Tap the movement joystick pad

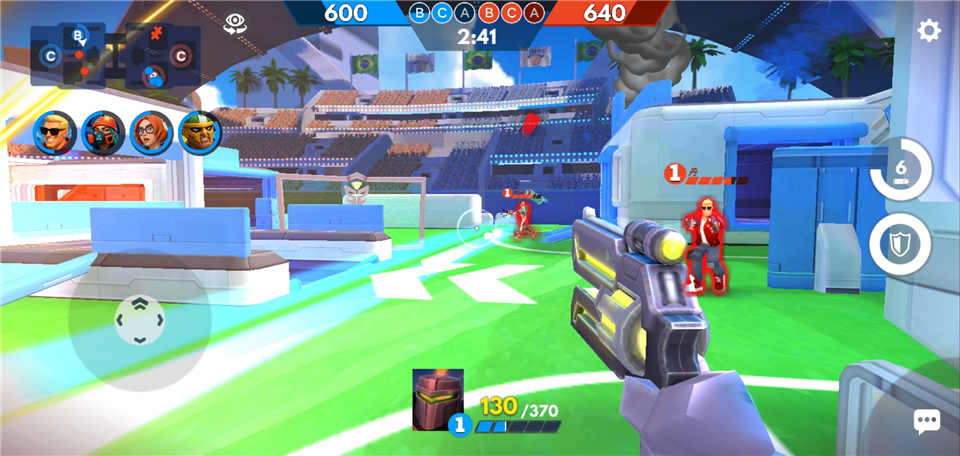click(139, 320)
